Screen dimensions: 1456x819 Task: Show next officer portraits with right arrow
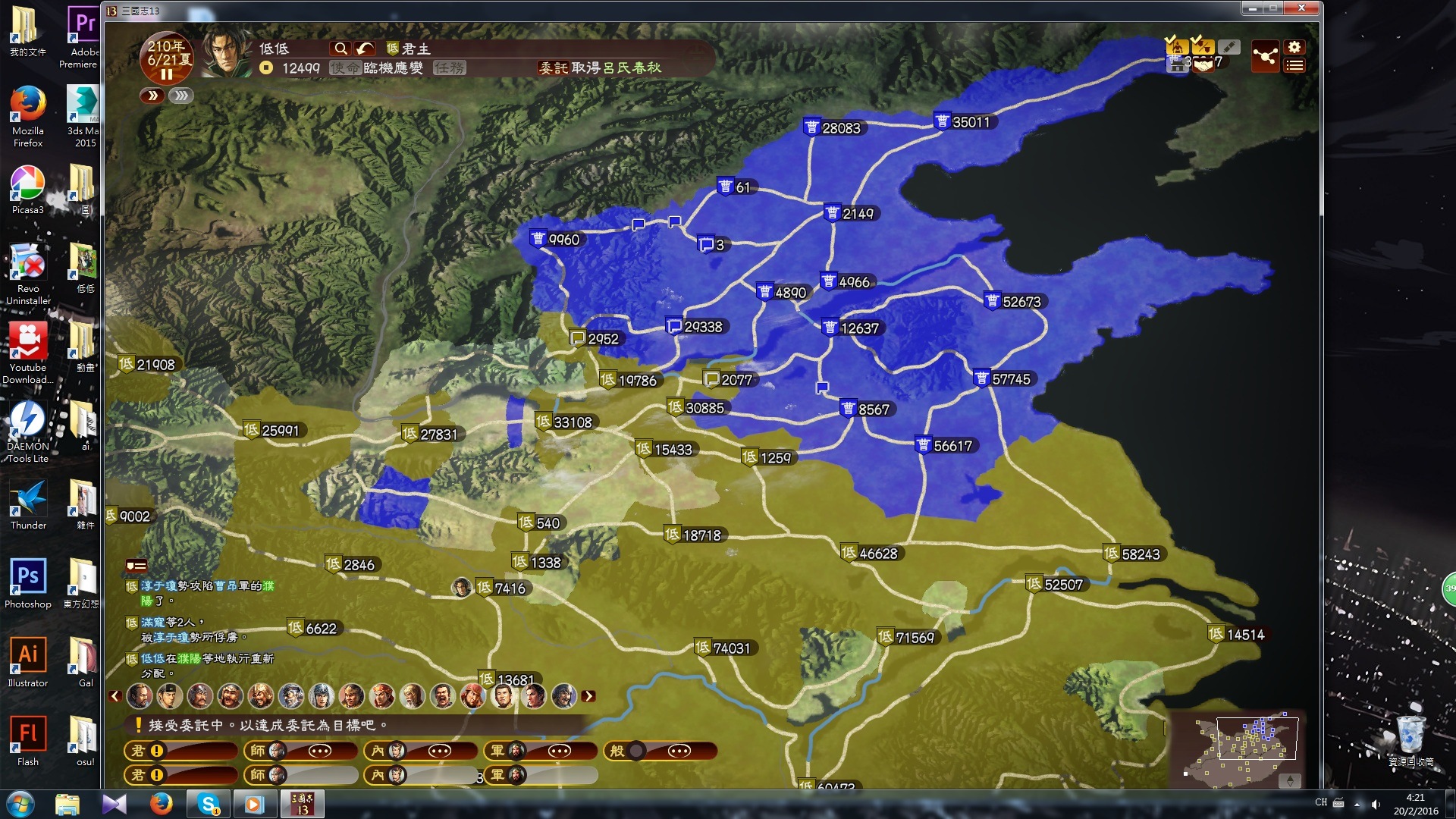pos(588,695)
